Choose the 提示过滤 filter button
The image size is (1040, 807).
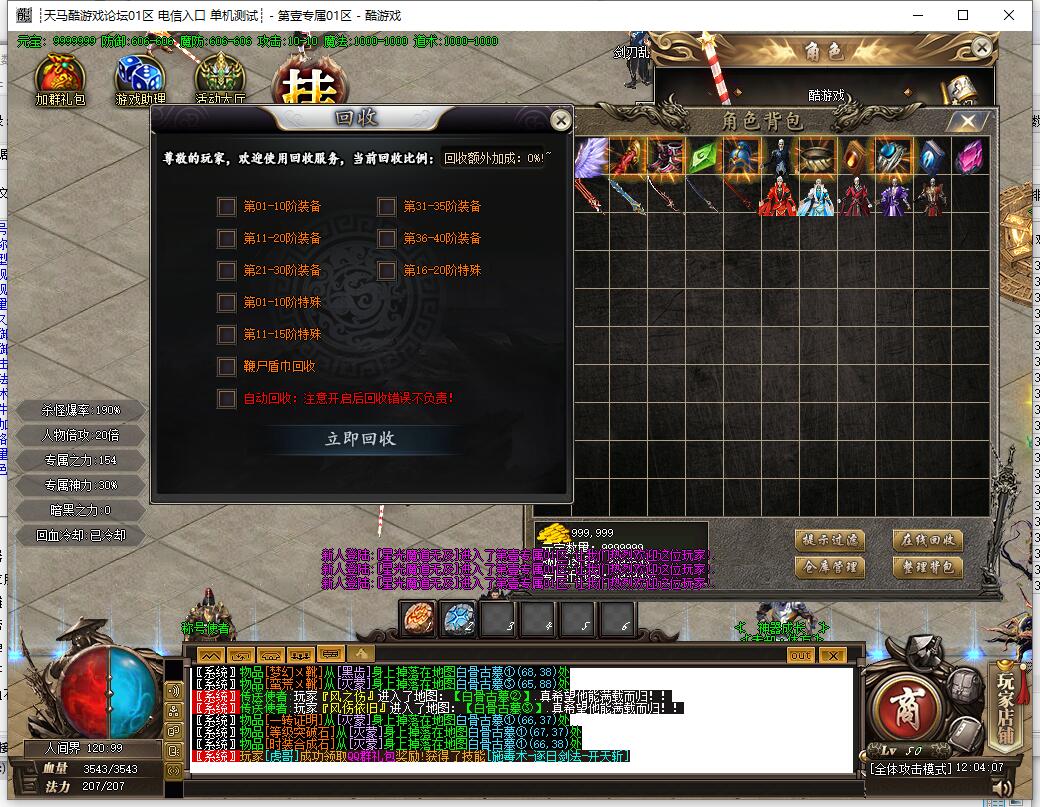[829, 540]
